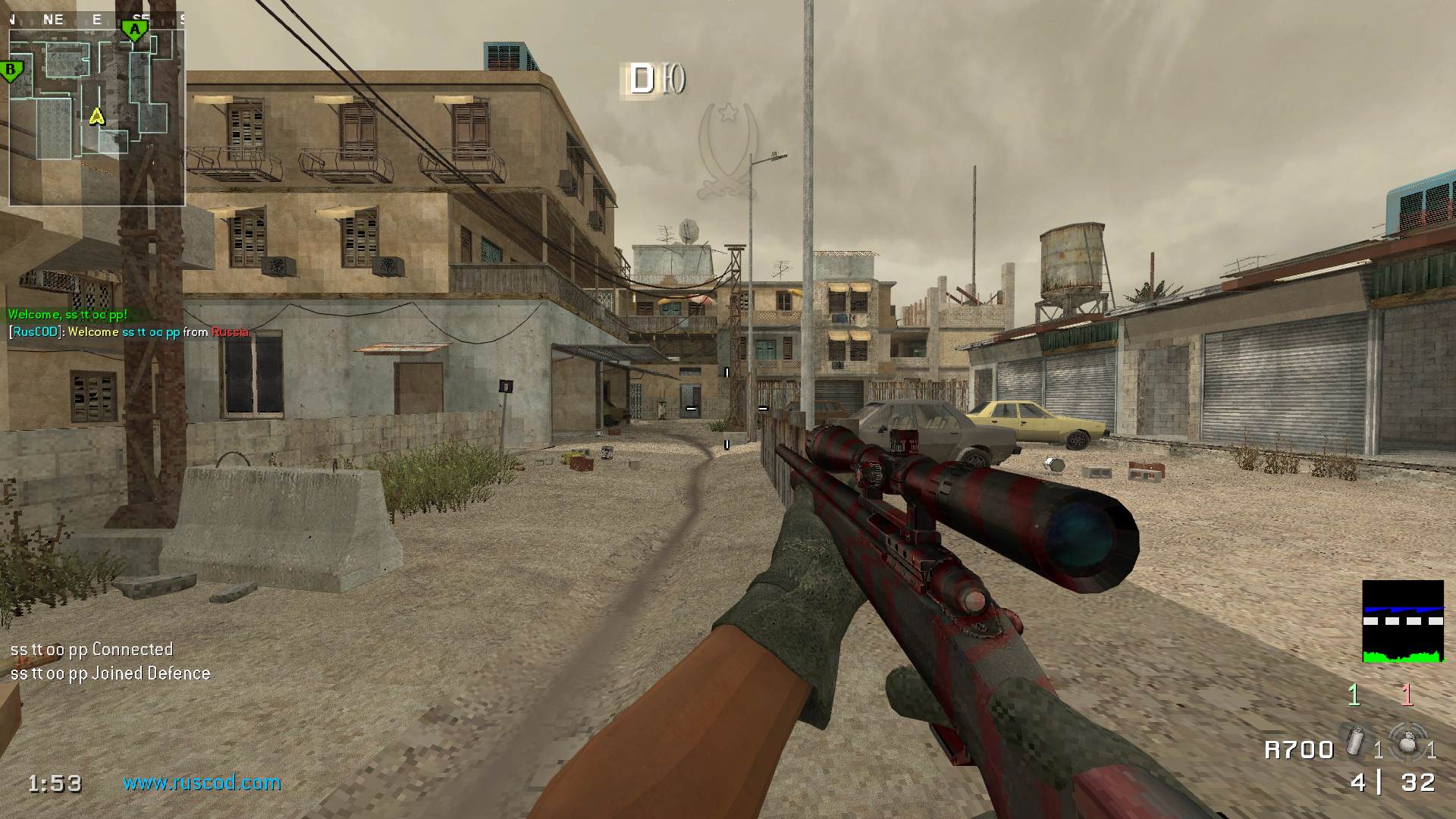1456x819 pixels.
Task: Open the www.ruscod.com link
Action: coord(202,783)
